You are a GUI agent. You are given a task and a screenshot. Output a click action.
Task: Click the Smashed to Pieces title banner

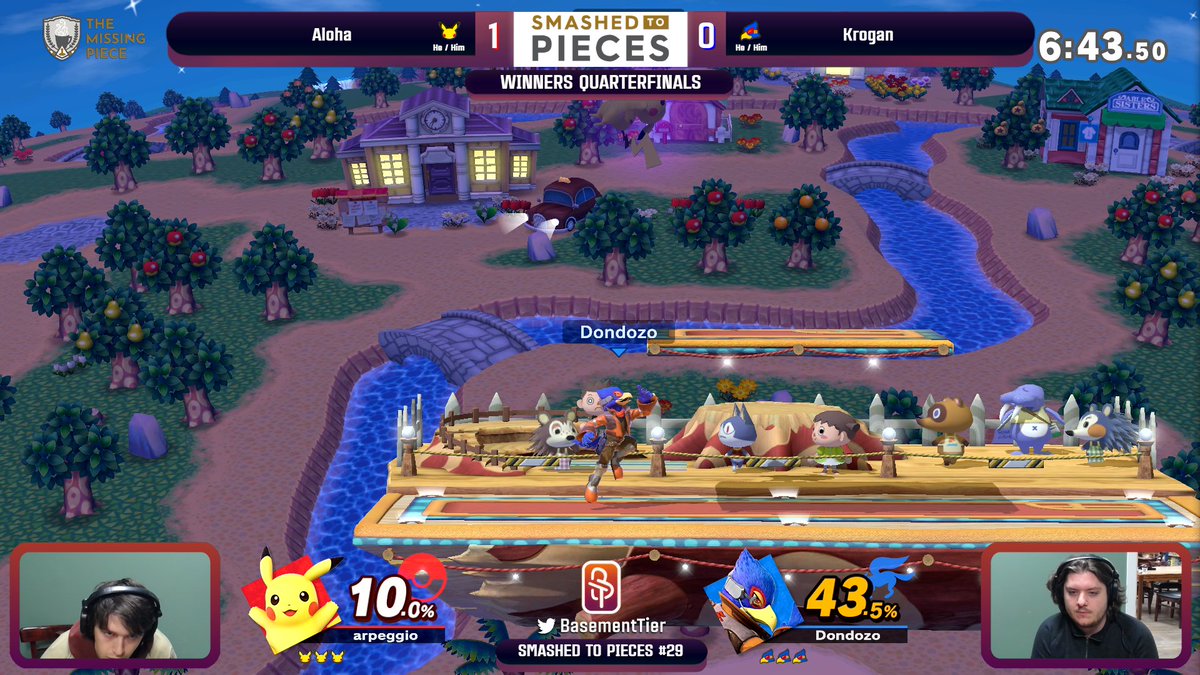[x=600, y=38]
